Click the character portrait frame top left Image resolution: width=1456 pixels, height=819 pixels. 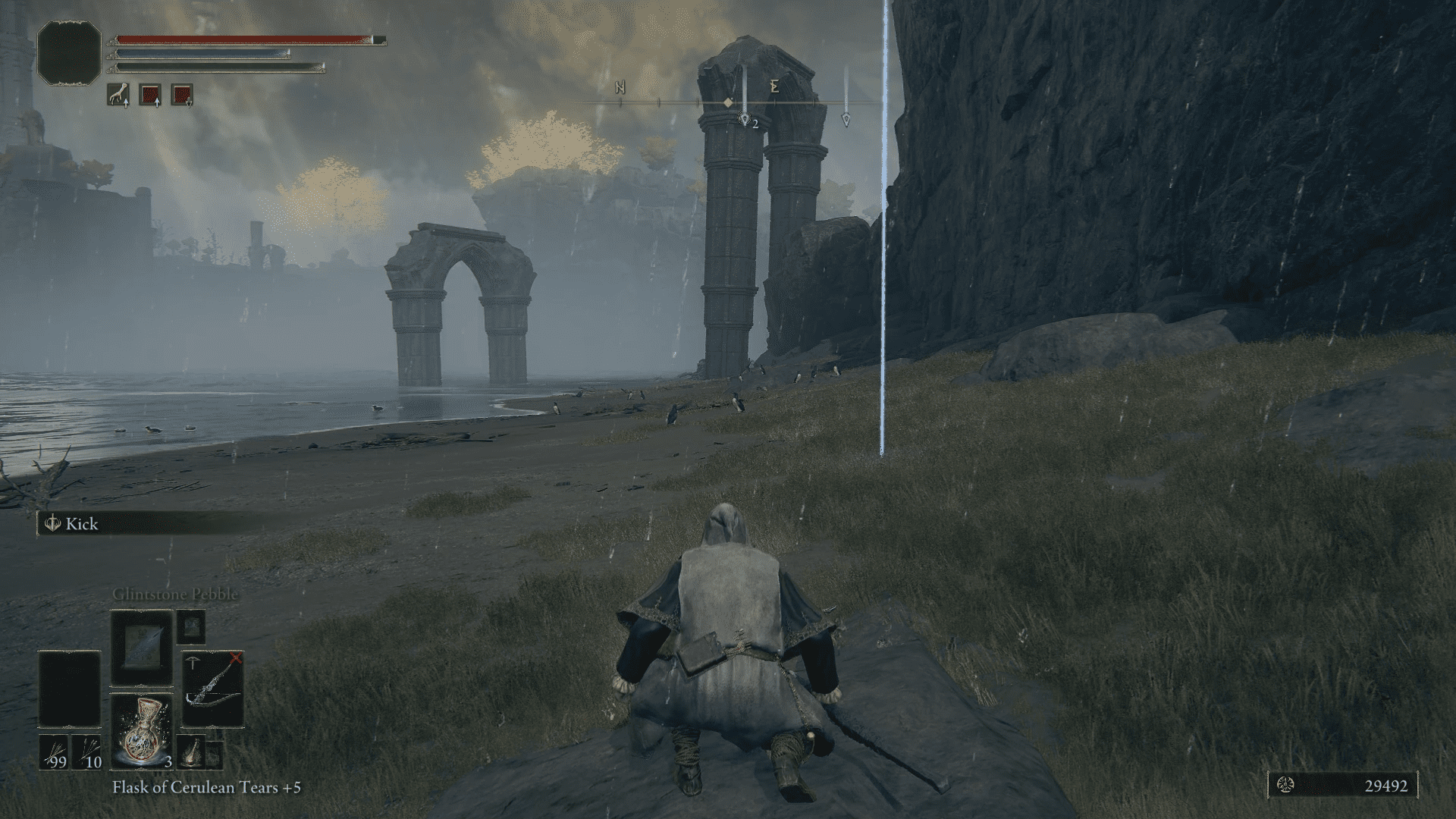(70, 52)
